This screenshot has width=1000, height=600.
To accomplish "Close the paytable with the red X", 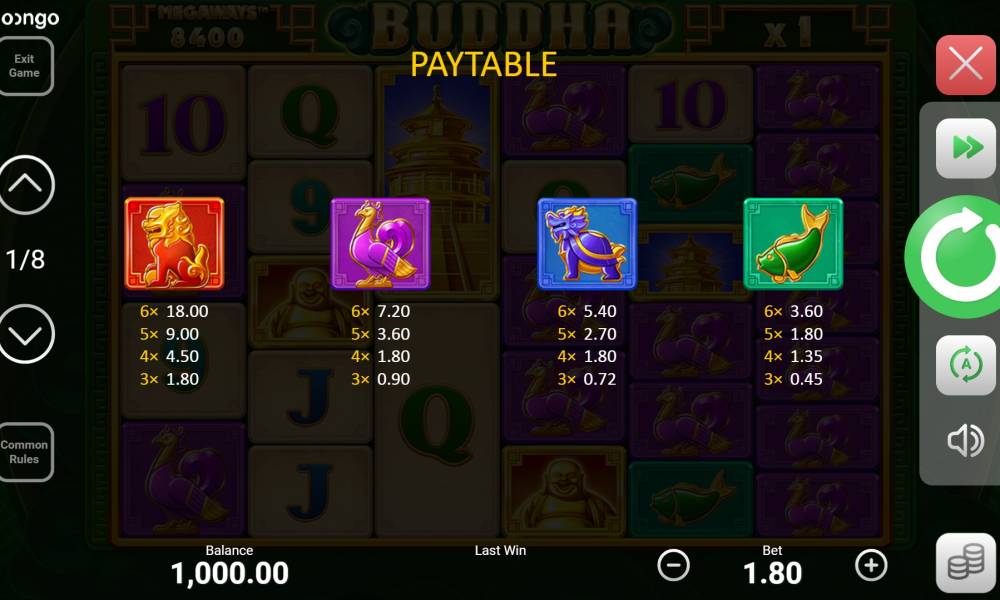I will pos(965,65).
